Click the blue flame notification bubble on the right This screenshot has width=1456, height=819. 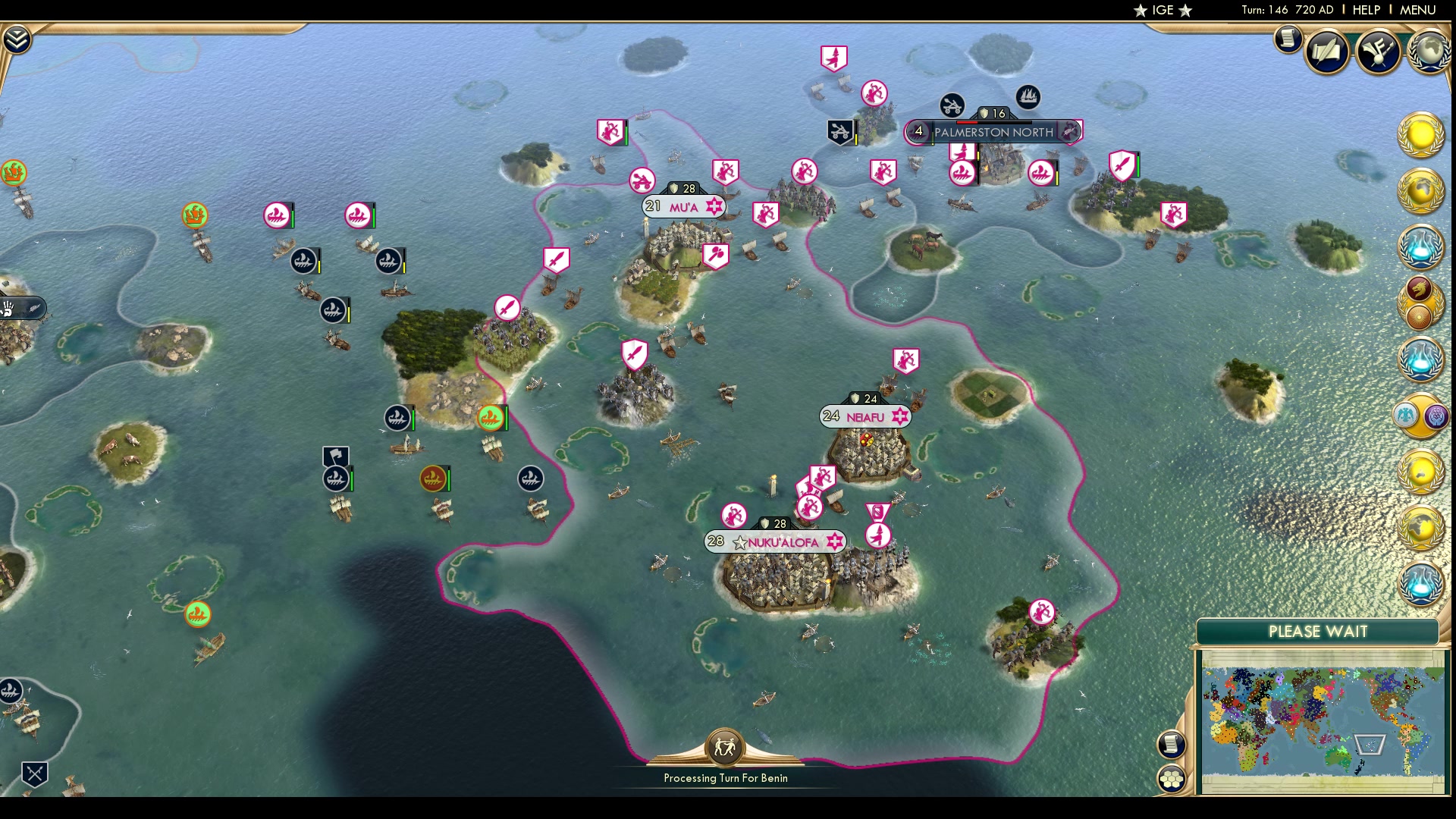click(1424, 248)
